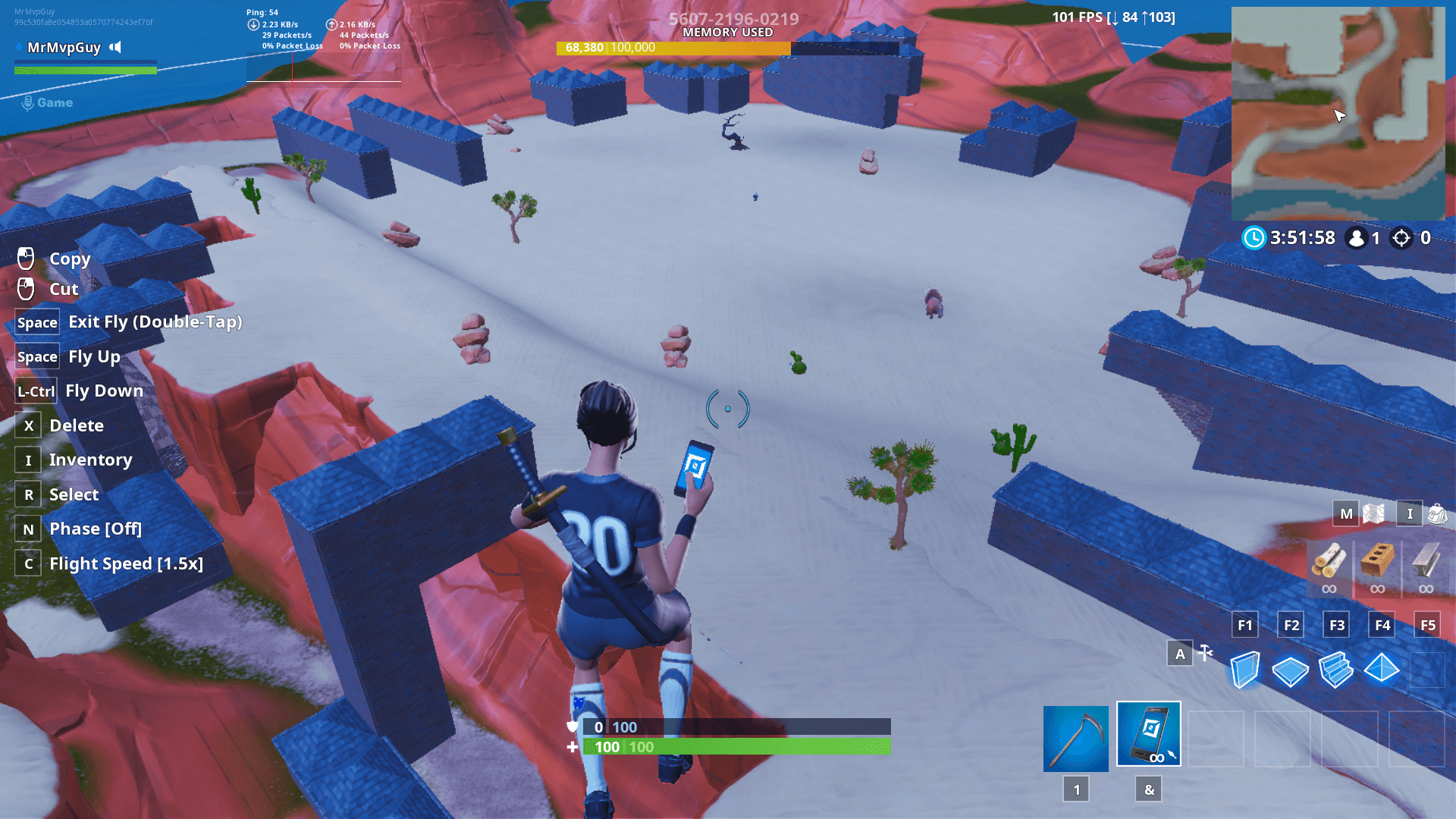Equip the phone device from the hotbar

point(1148,735)
